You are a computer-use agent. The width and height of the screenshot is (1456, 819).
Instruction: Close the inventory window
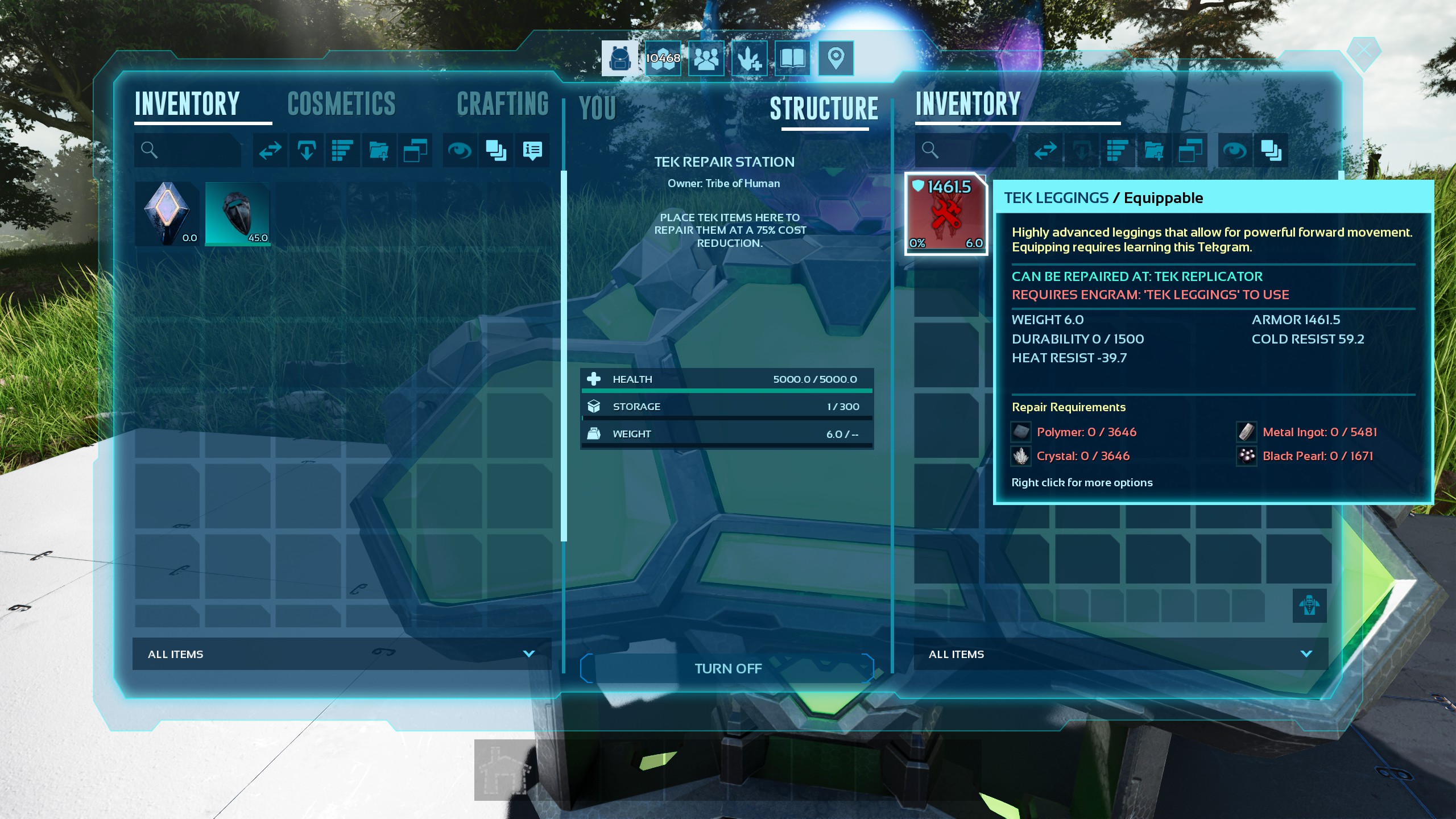1363,52
